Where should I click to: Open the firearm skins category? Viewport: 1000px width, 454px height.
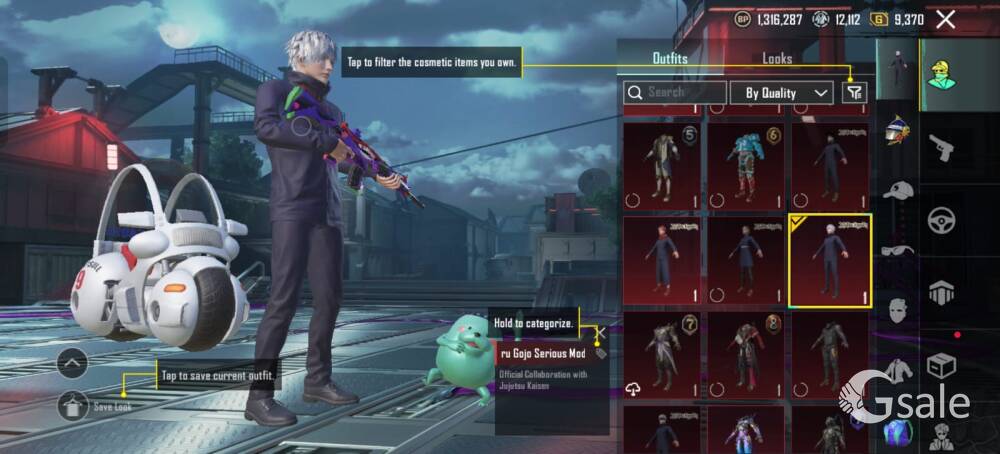coord(941,149)
